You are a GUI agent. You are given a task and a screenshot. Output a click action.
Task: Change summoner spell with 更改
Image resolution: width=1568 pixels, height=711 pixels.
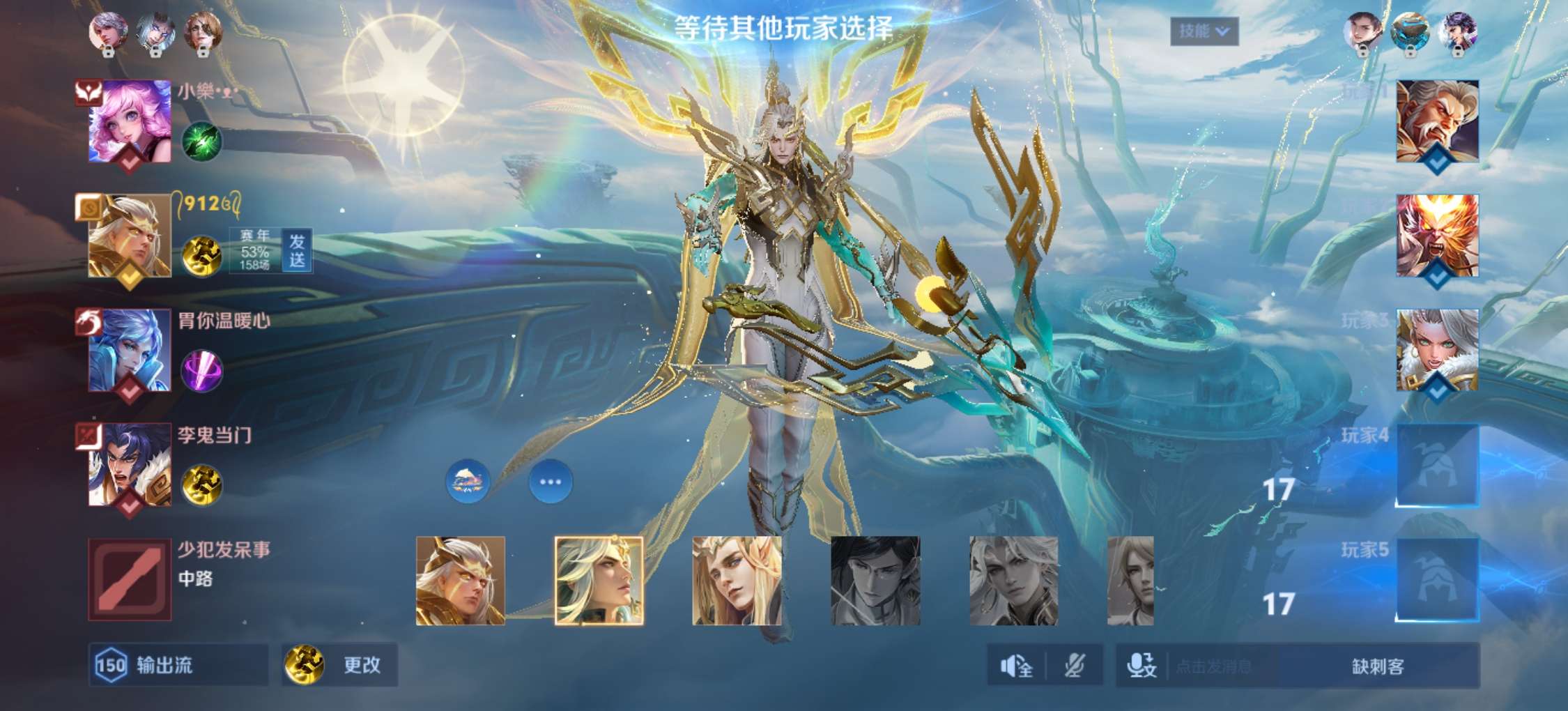[340, 665]
